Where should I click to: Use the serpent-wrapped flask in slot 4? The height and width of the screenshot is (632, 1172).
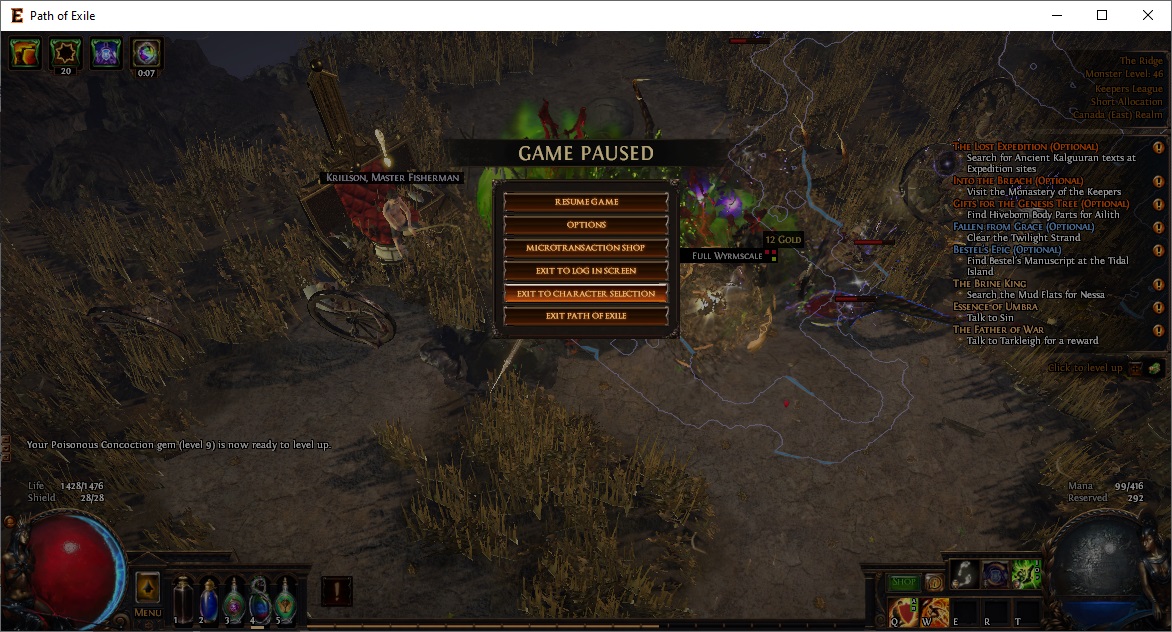point(259,599)
